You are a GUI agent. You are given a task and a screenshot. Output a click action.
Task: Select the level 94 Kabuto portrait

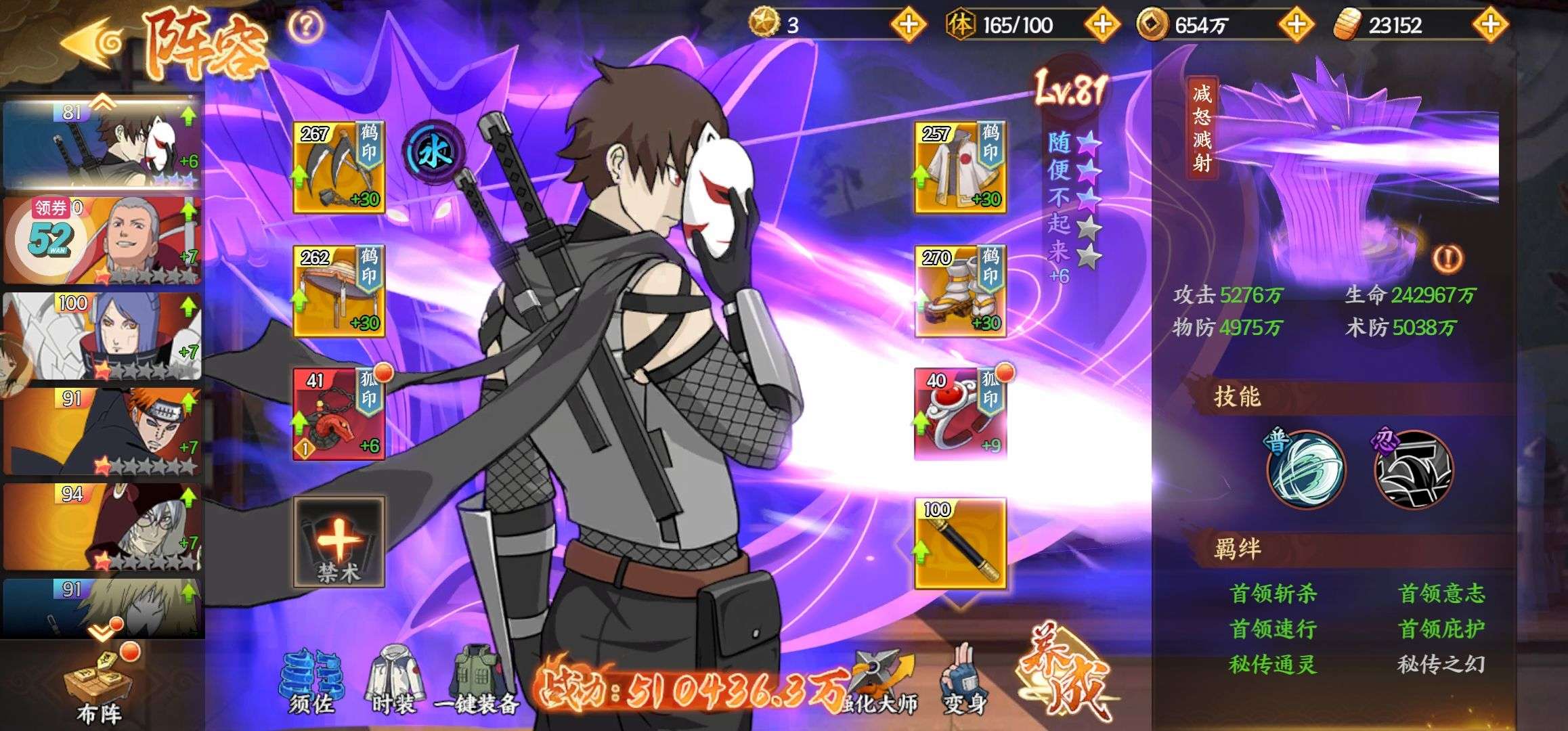[103, 527]
